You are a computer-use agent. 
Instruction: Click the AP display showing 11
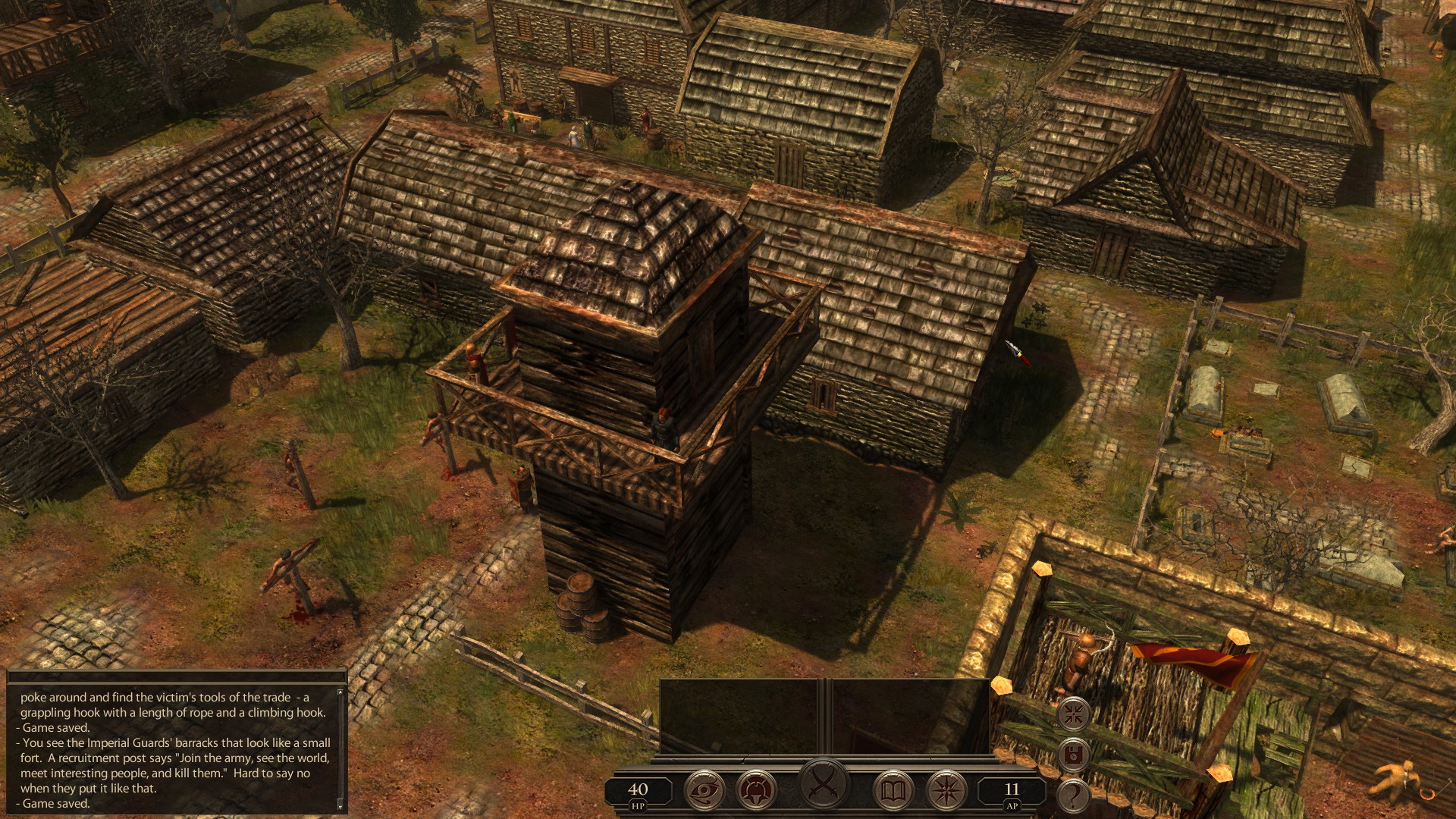(1010, 790)
